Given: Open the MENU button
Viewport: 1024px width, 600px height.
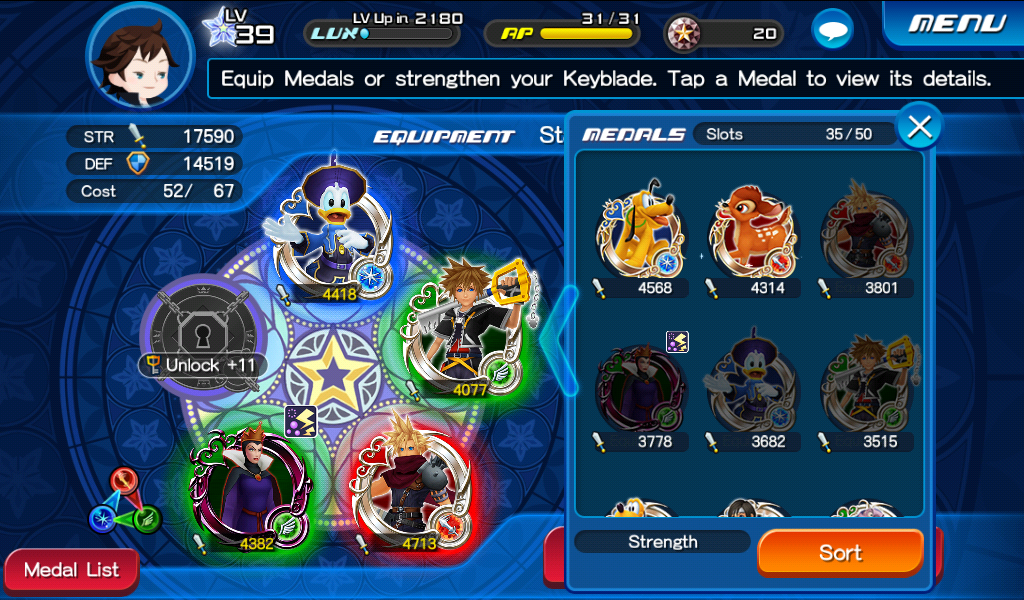Looking at the screenshot, I should (956, 23).
